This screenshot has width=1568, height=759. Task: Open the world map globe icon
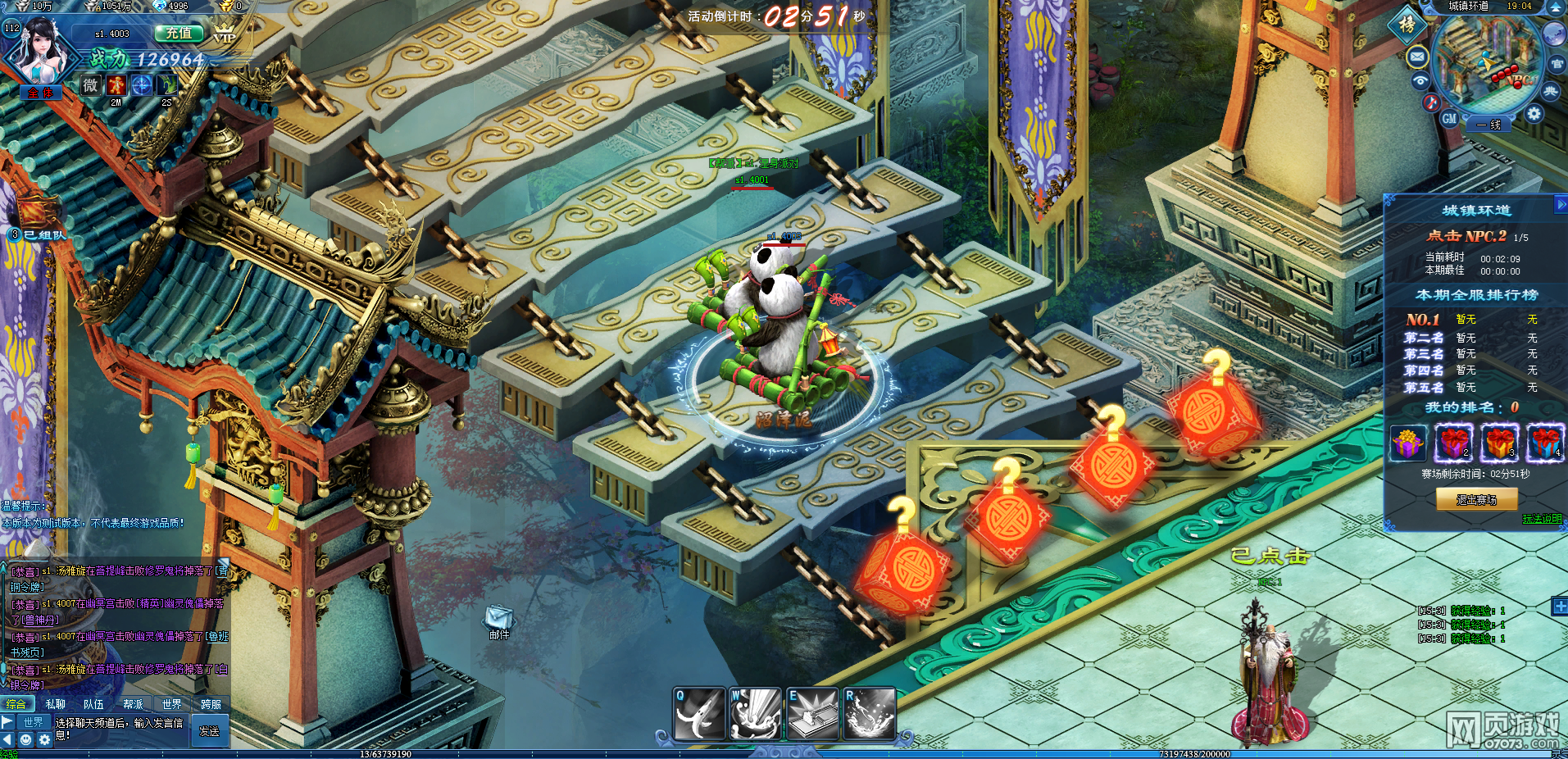[x=1554, y=34]
